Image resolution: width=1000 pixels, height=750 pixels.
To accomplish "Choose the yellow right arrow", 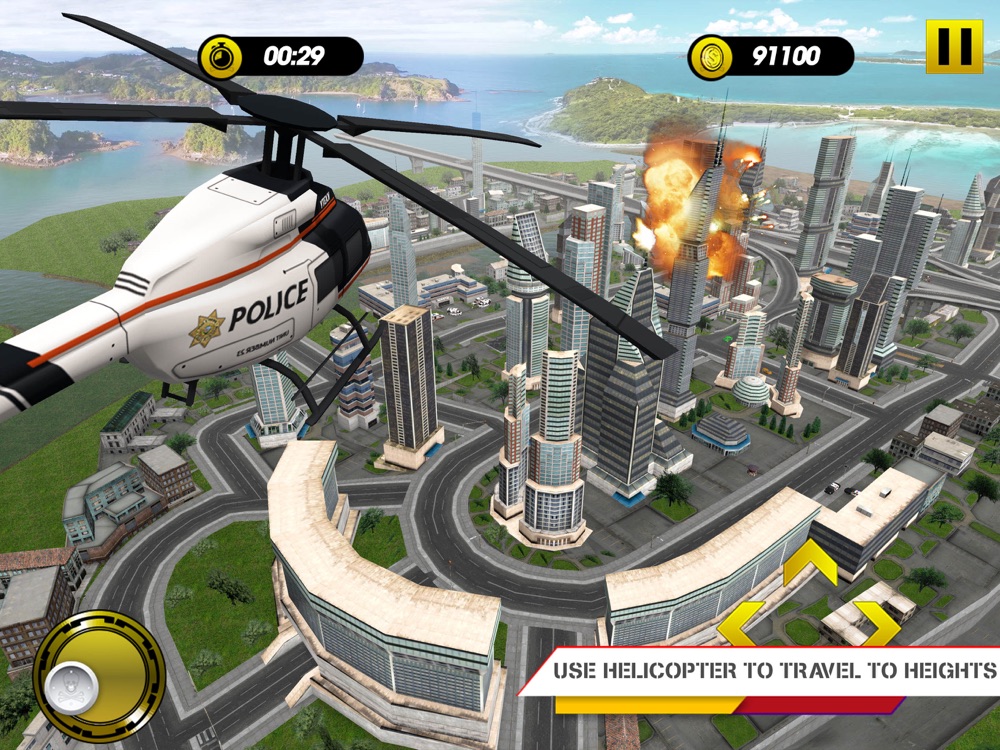I will click(878, 623).
